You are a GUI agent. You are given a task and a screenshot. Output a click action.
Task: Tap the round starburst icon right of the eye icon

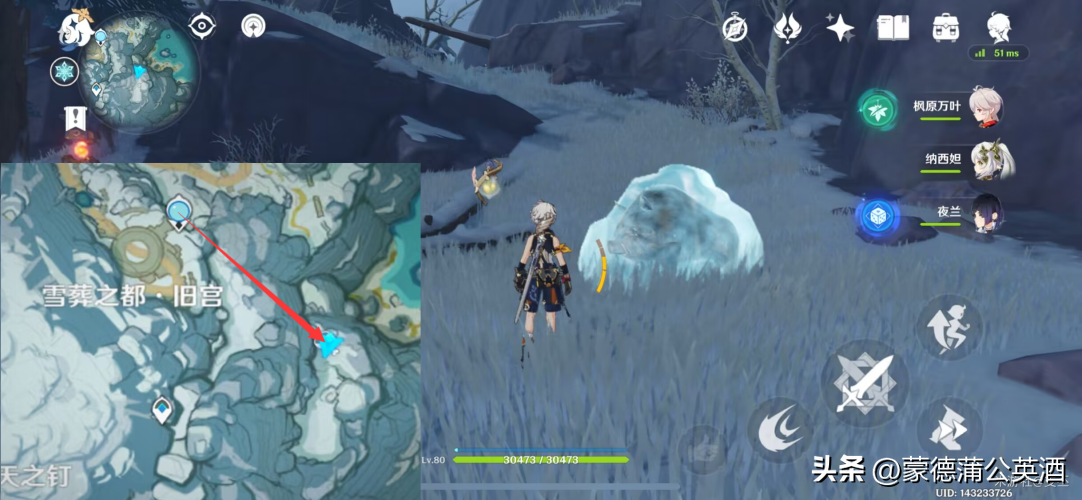point(254,26)
